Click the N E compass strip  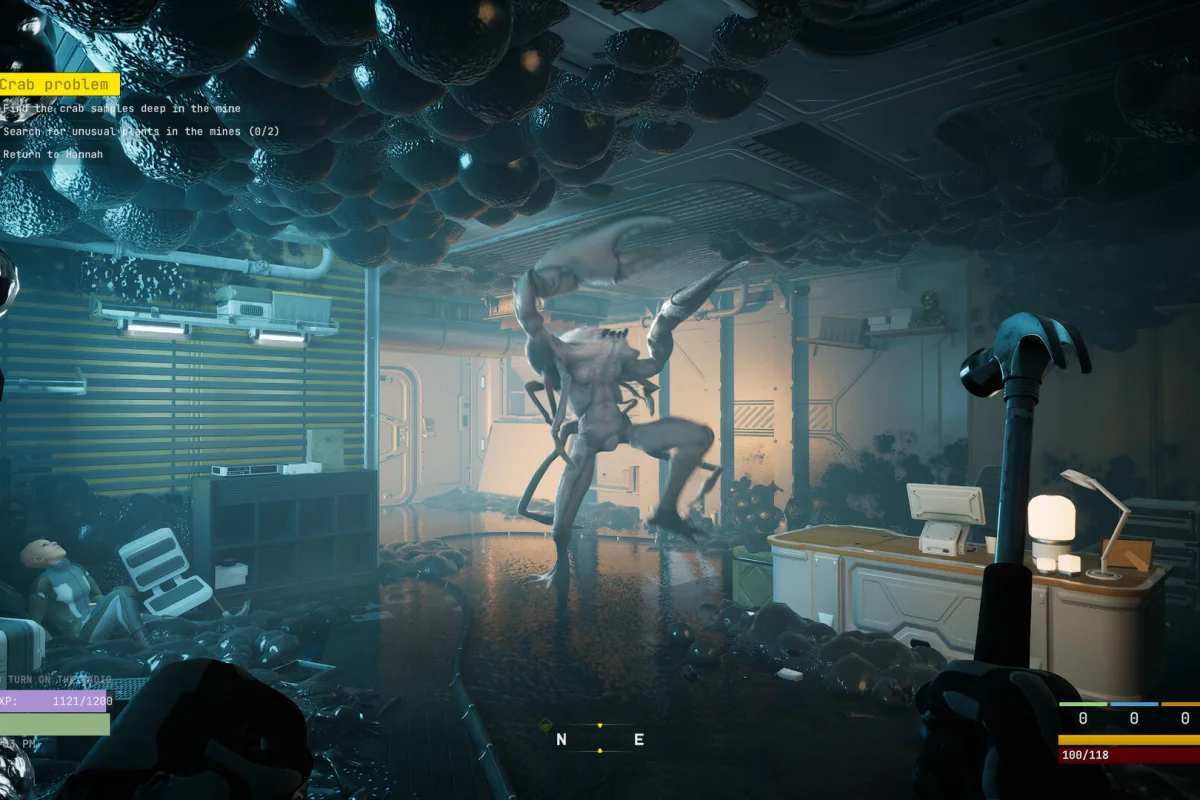click(599, 739)
